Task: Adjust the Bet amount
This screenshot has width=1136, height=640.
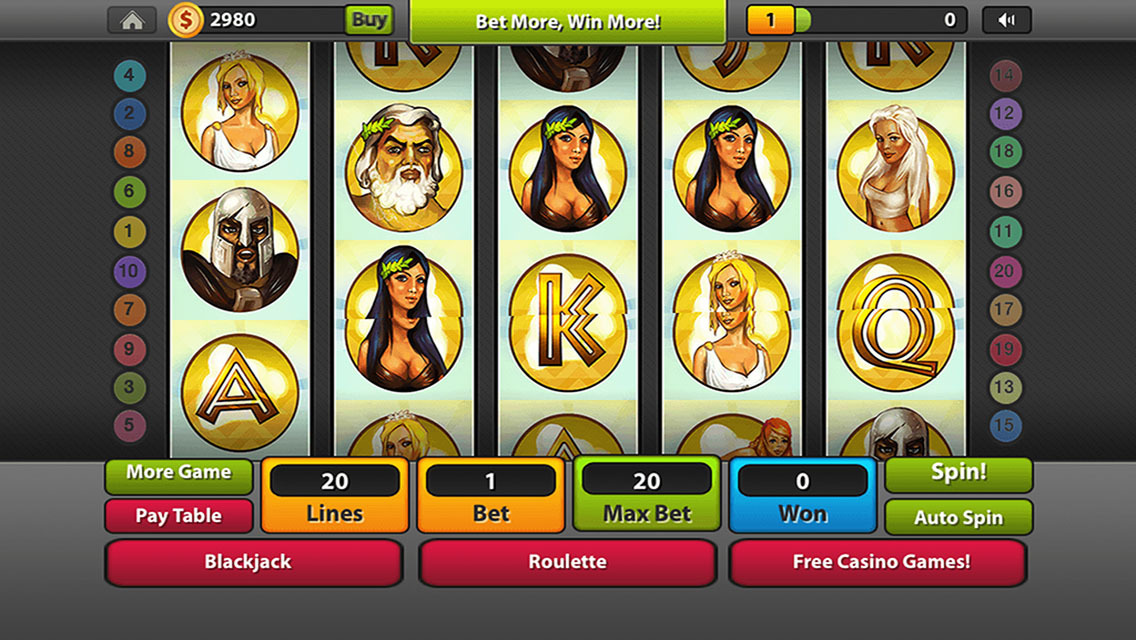Action: pyautogui.click(x=490, y=496)
